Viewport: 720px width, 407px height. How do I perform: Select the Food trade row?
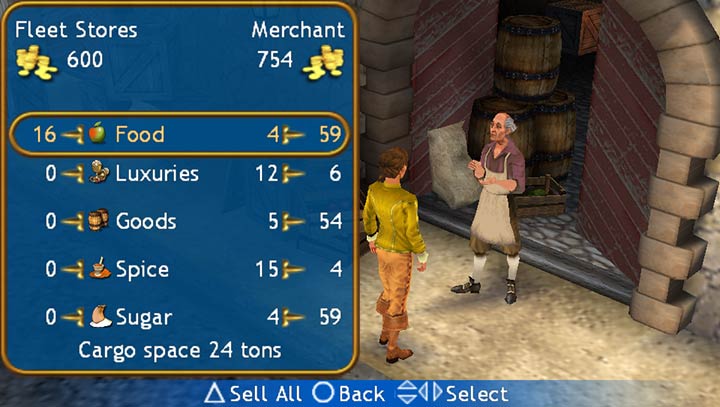coord(178,134)
